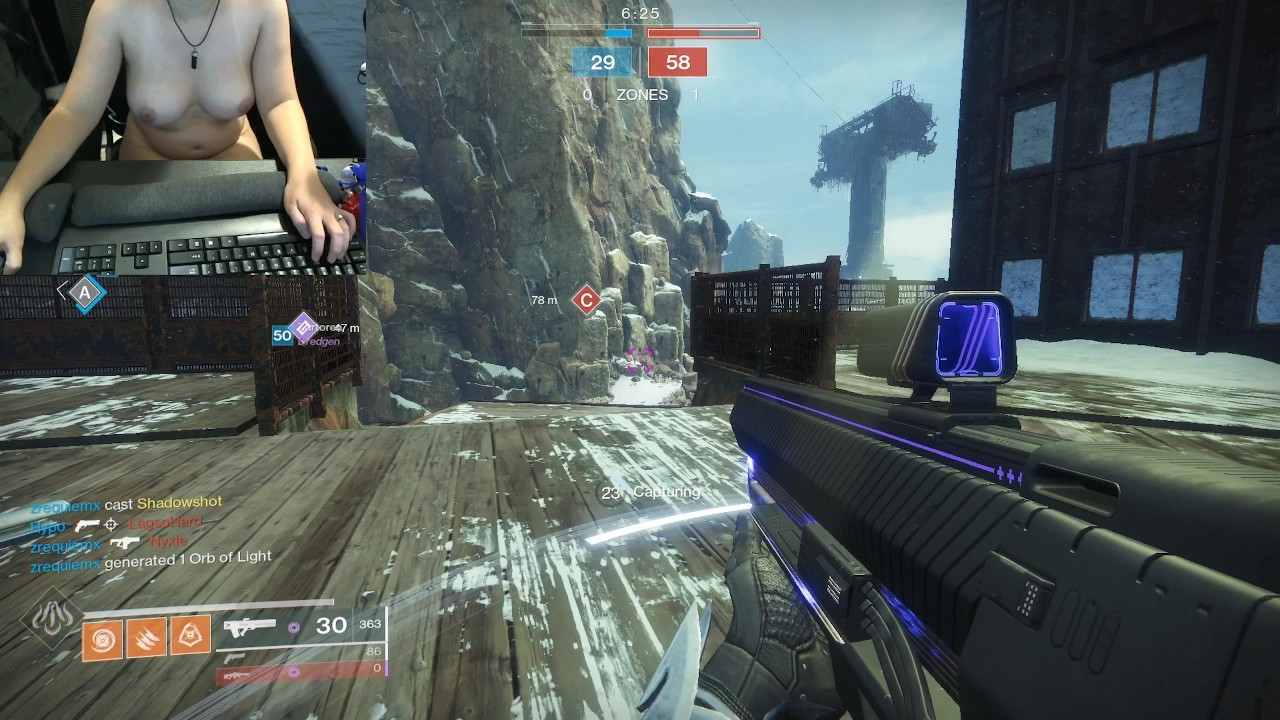Select the equipped primary rifle icon
This screenshot has width=1280, height=720.
(x=249, y=628)
